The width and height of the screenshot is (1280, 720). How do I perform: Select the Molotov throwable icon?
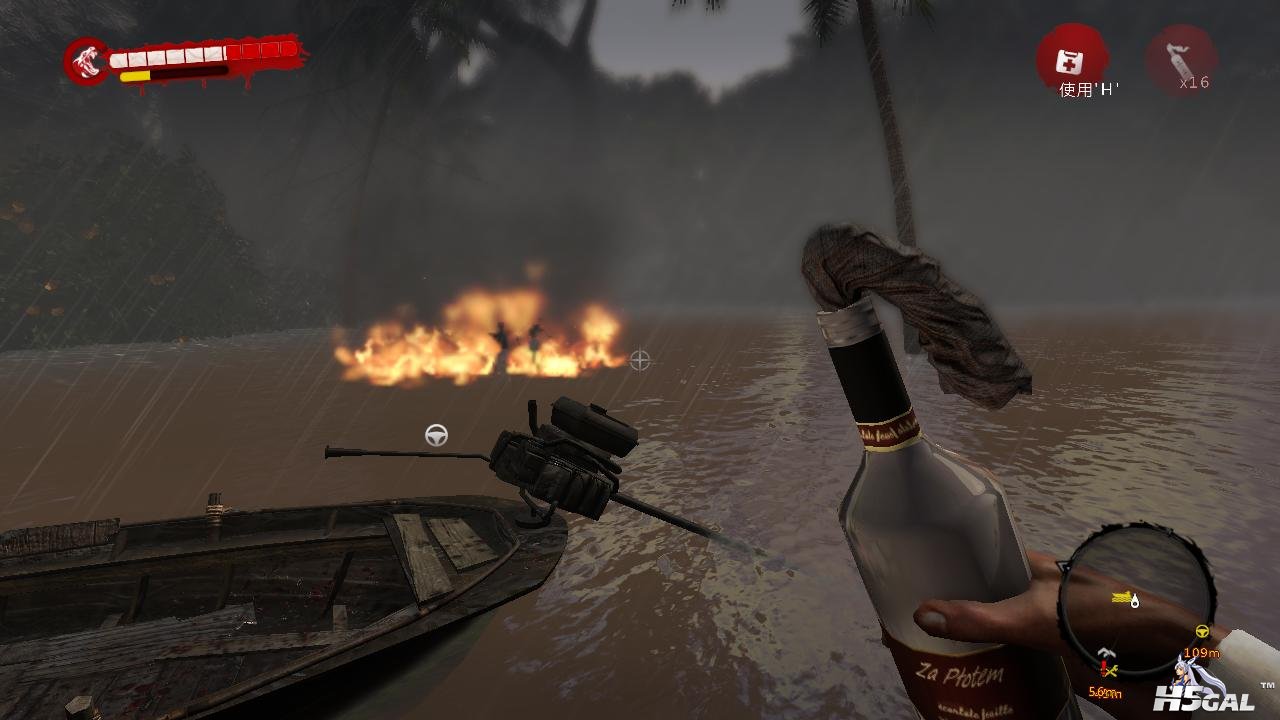click(1181, 59)
